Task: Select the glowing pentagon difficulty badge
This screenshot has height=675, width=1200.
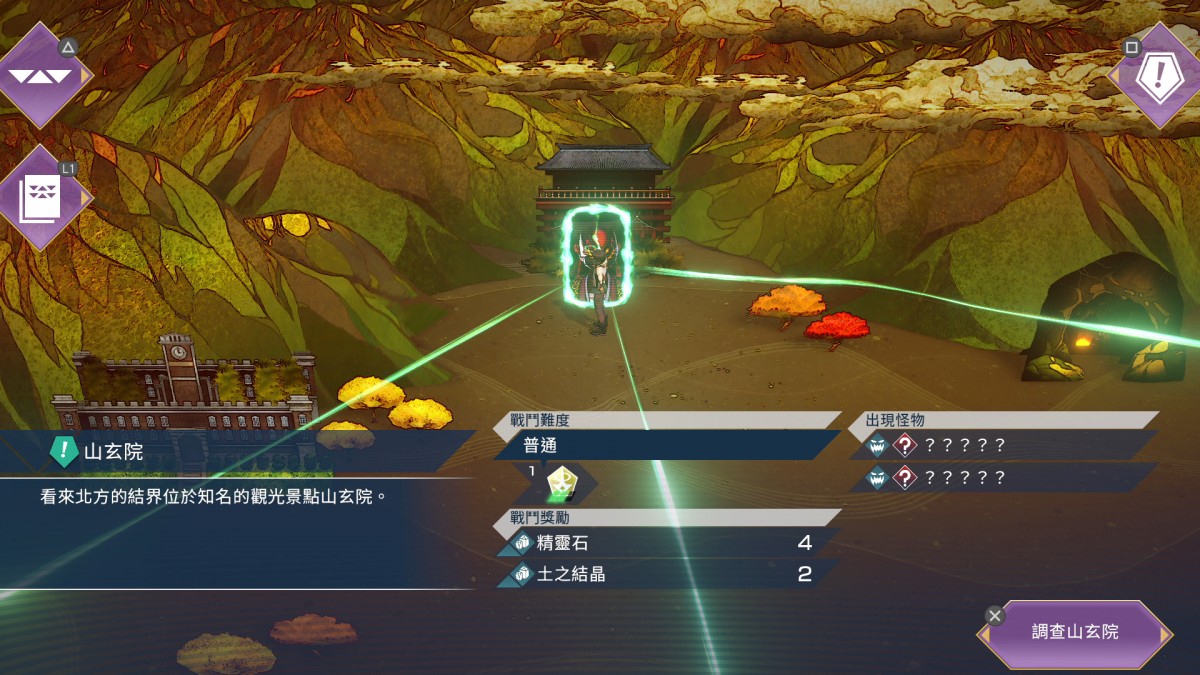Action: pyautogui.click(x=560, y=485)
